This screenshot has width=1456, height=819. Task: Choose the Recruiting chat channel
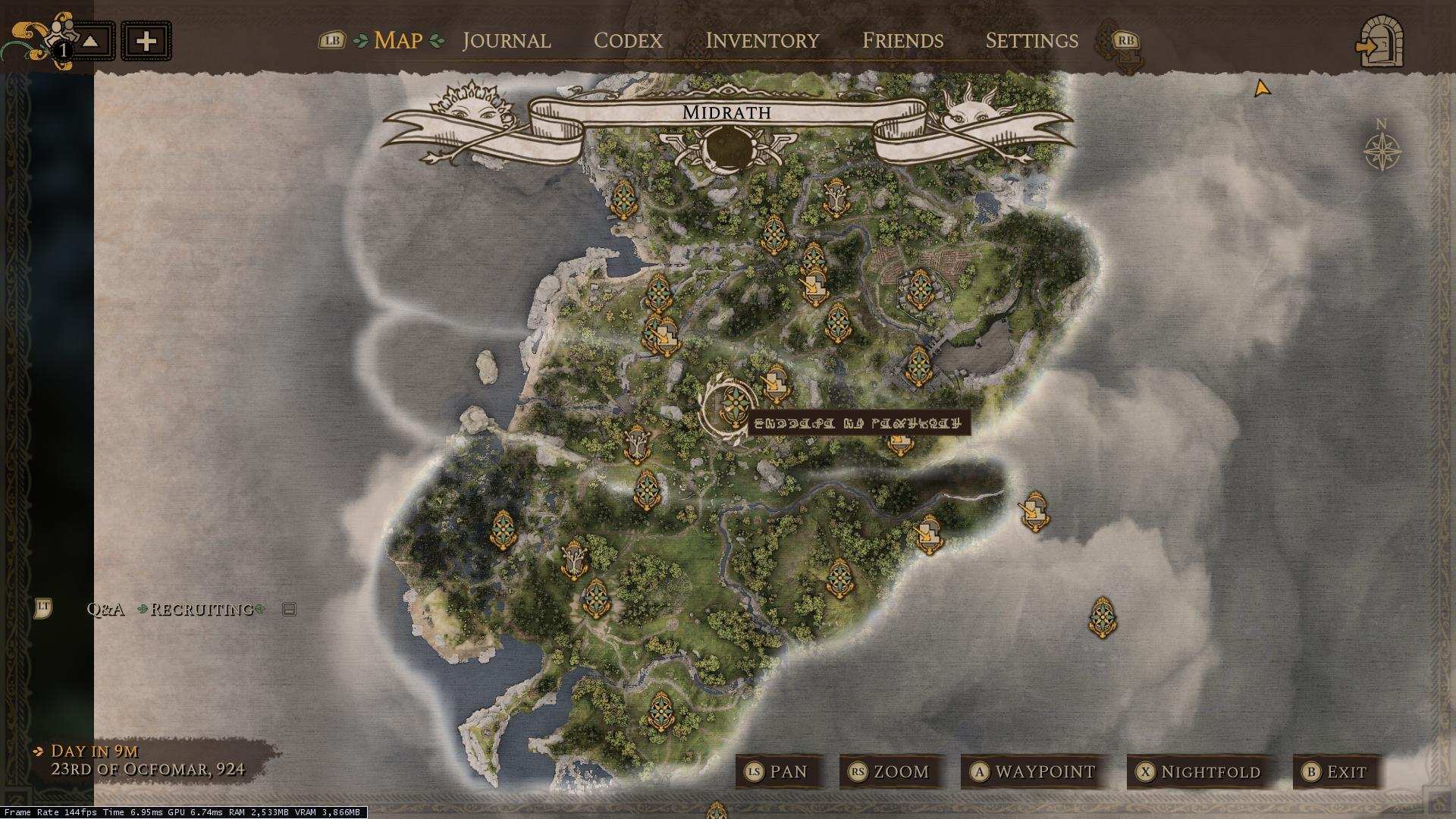point(202,609)
